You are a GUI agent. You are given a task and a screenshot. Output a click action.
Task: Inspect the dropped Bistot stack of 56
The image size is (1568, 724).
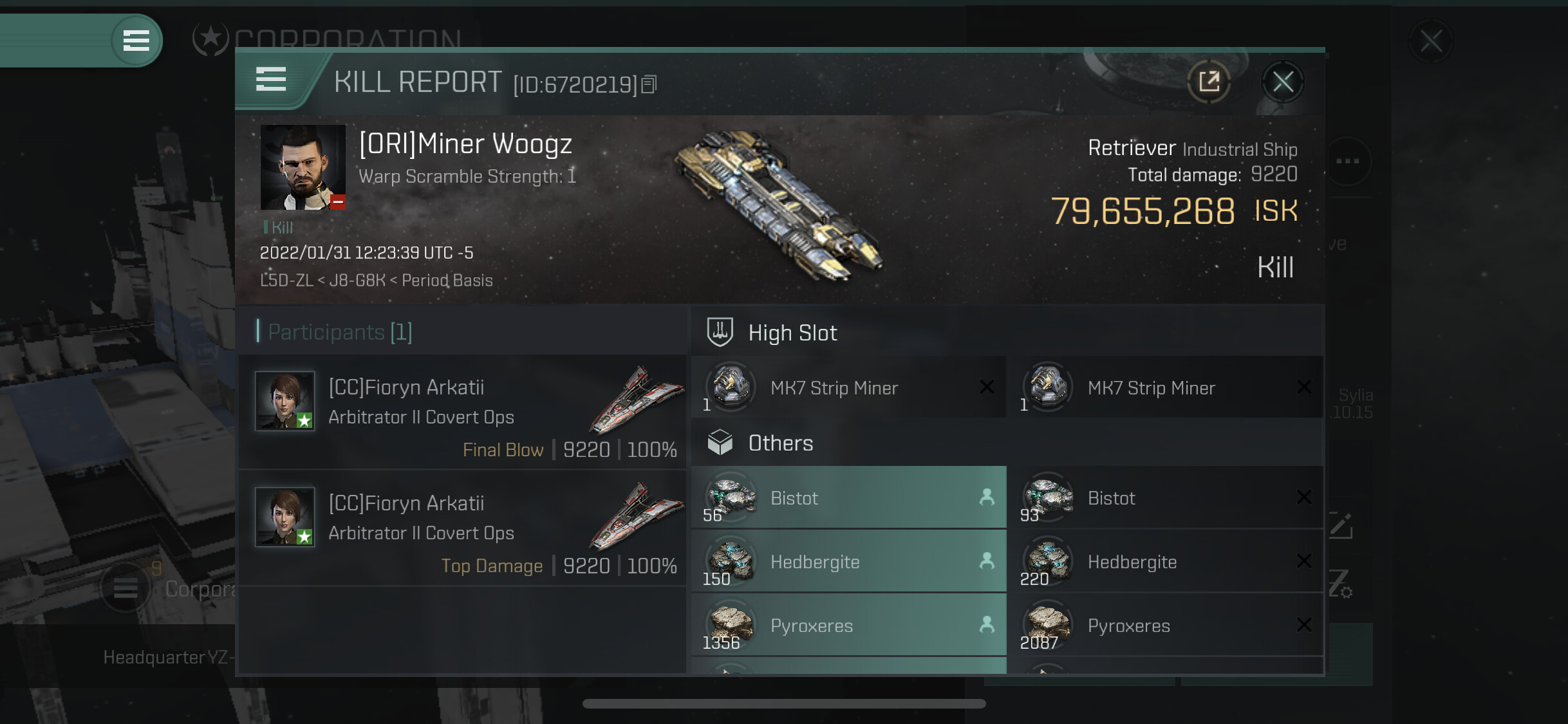pos(848,497)
